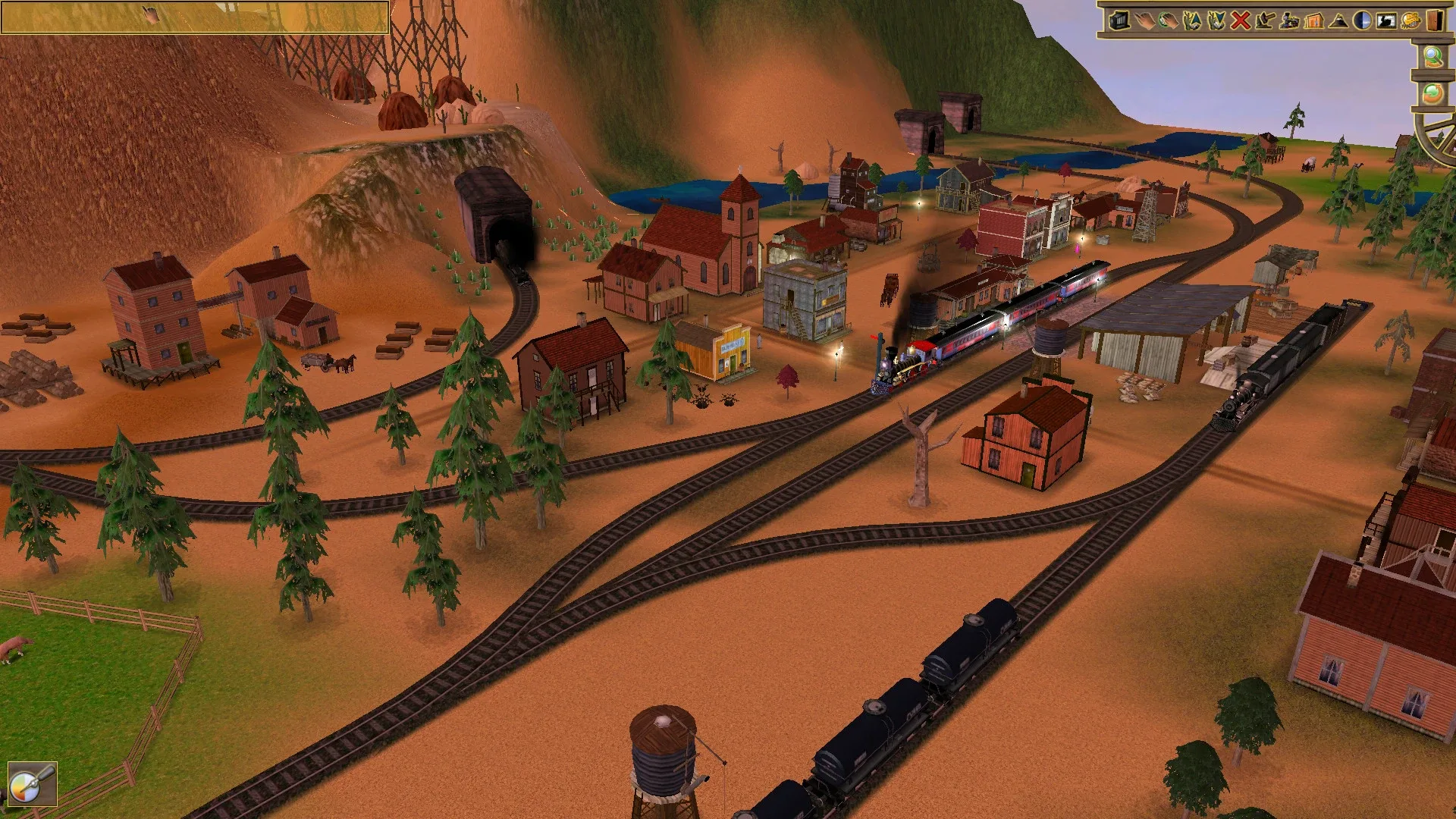Select the pointing hand tool

coord(1145,21)
